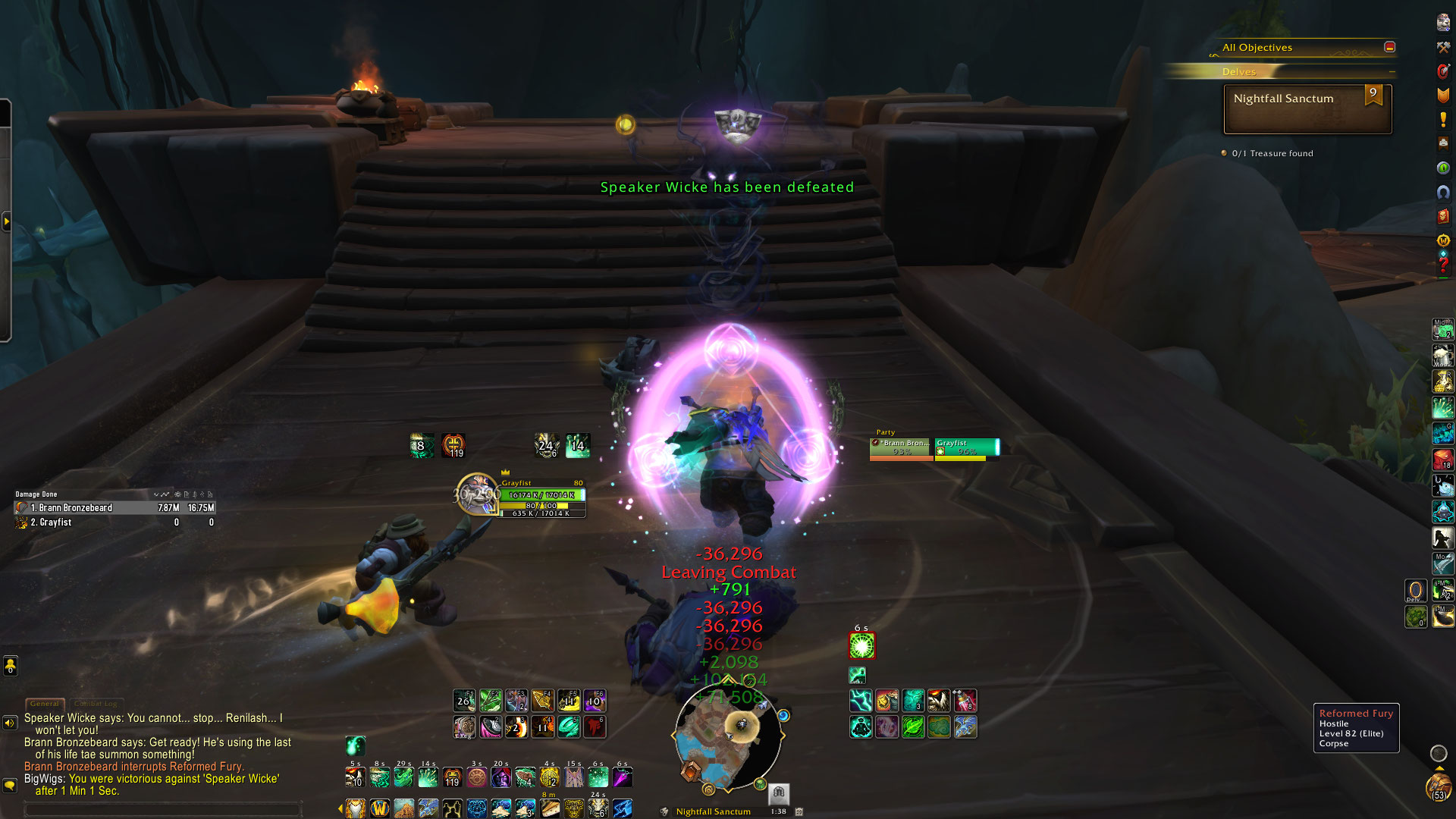The width and height of the screenshot is (1456, 819).
Task: Select the Nightfall Sanctum delve panel
Action: tap(1307, 109)
